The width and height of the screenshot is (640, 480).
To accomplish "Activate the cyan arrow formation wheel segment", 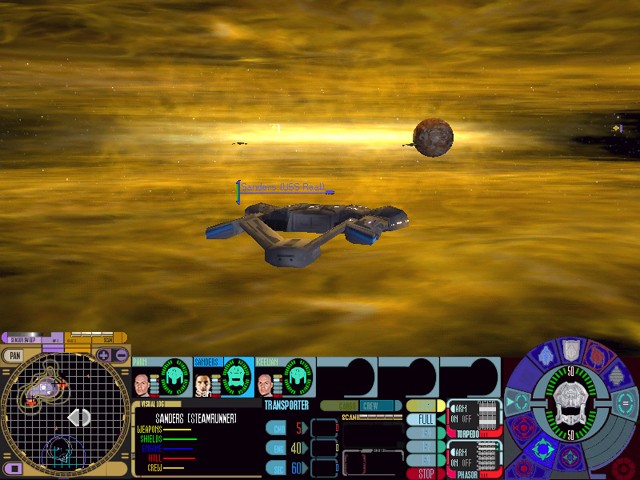I will pyautogui.click(x=519, y=402).
